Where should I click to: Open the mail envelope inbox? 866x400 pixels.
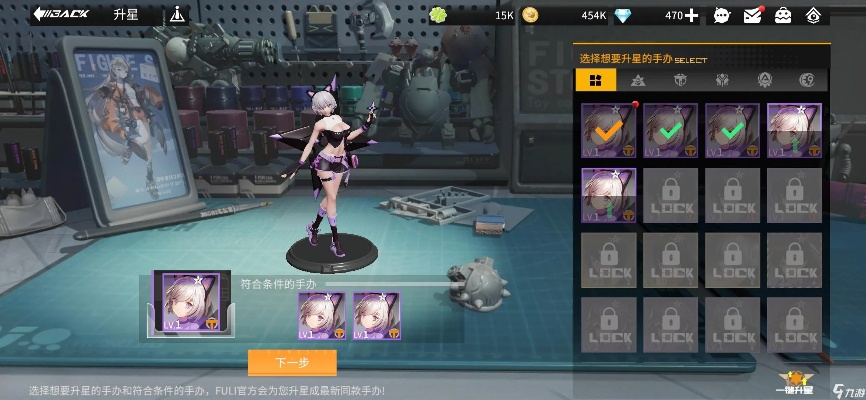[x=753, y=15]
